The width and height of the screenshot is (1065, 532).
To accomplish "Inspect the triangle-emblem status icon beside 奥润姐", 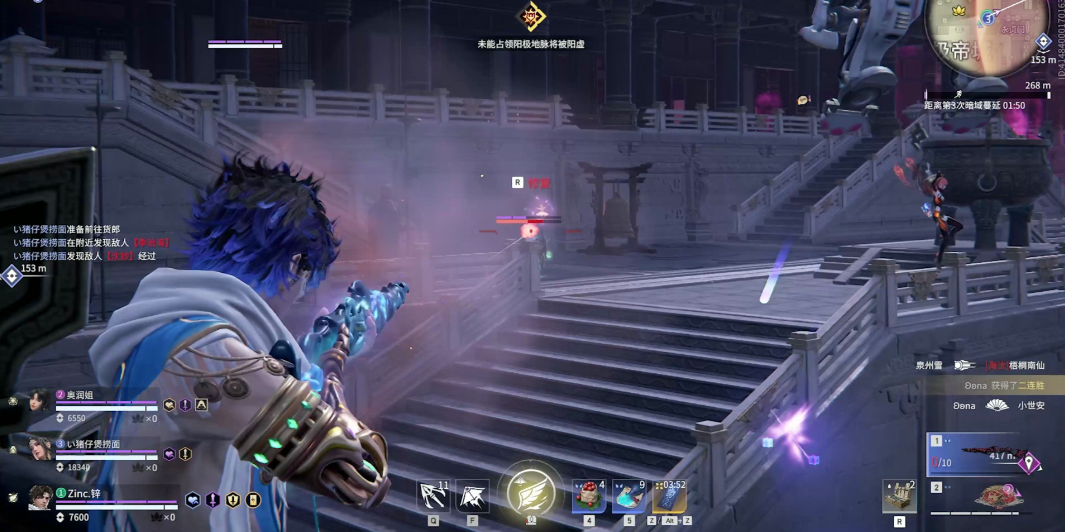I will 201,405.
